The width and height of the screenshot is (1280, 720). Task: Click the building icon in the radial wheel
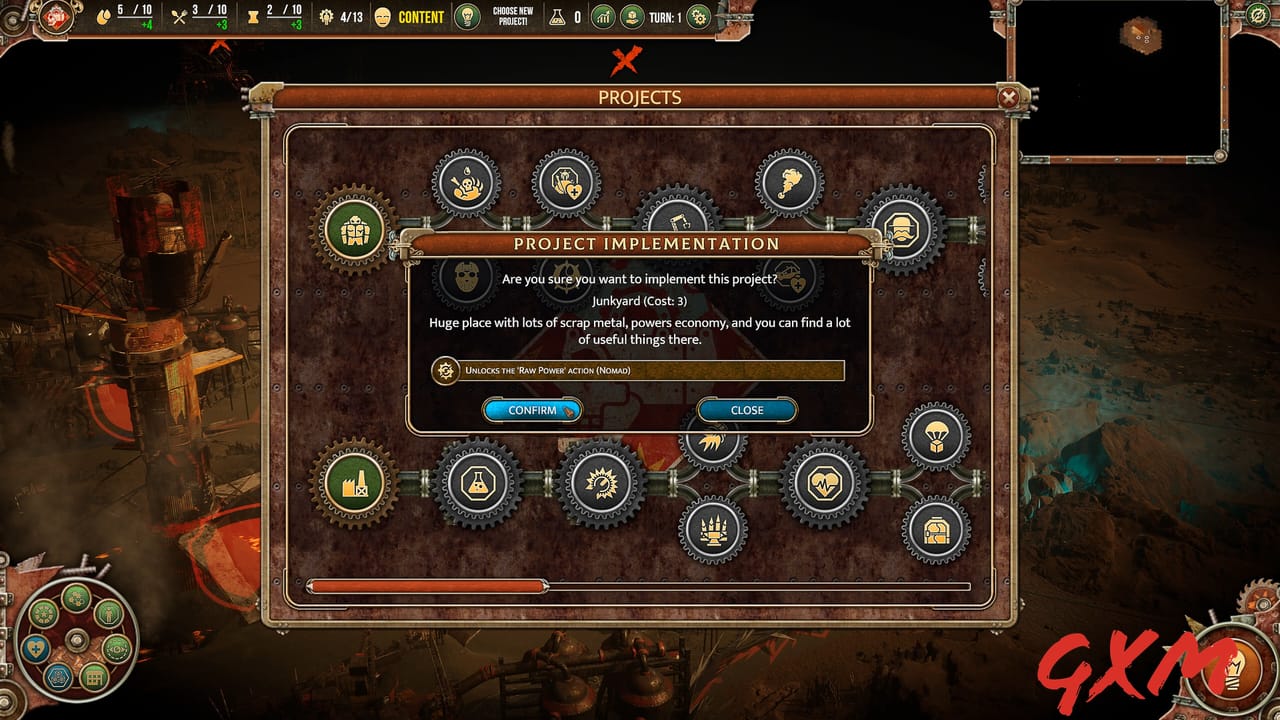(x=94, y=678)
